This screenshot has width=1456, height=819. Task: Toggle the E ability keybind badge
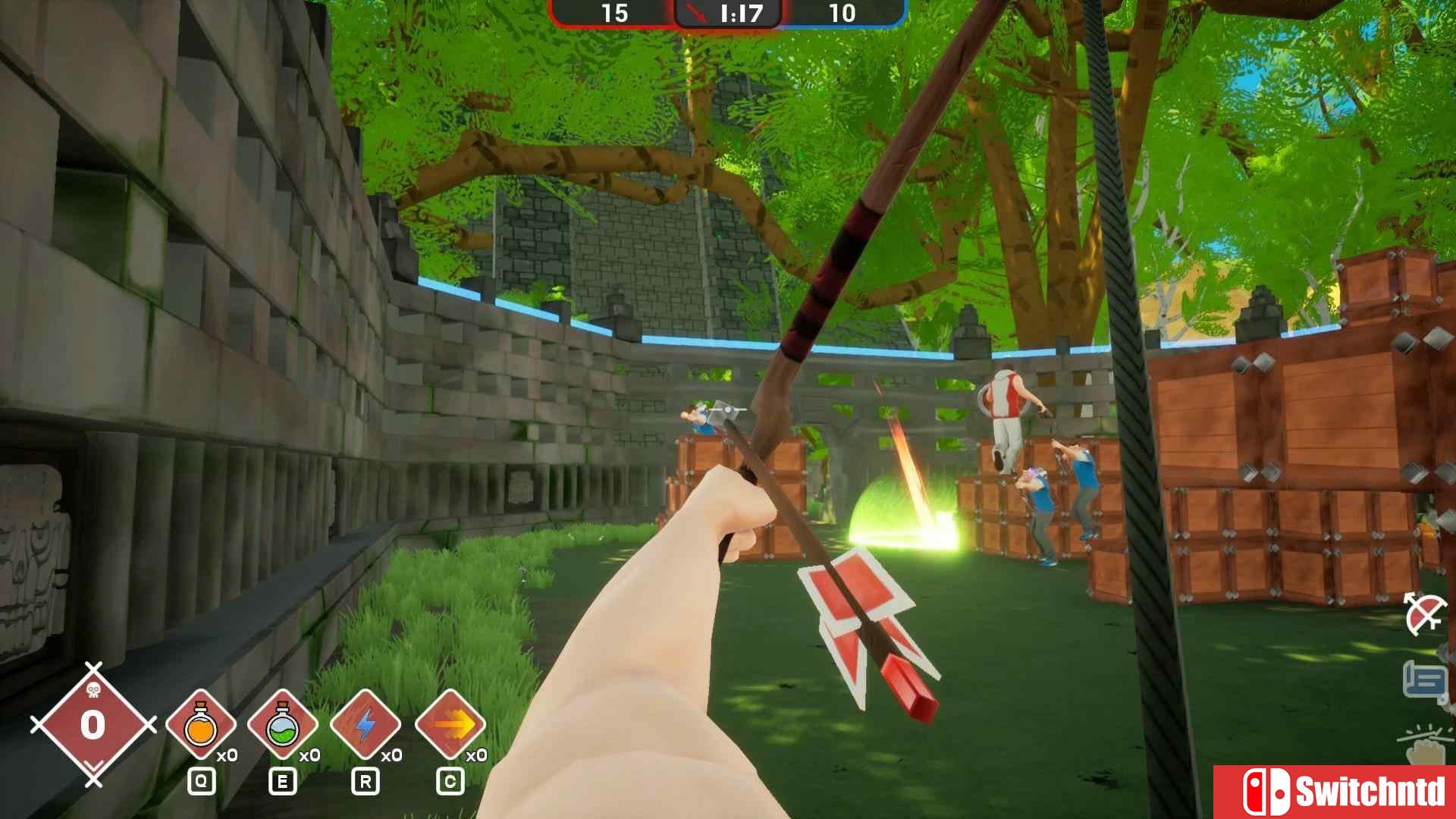283,780
